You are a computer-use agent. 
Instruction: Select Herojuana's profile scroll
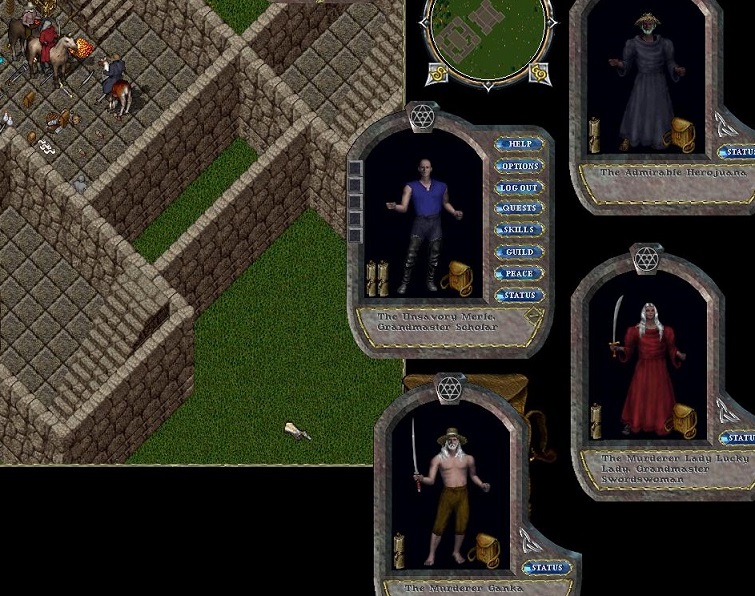point(595,134)
